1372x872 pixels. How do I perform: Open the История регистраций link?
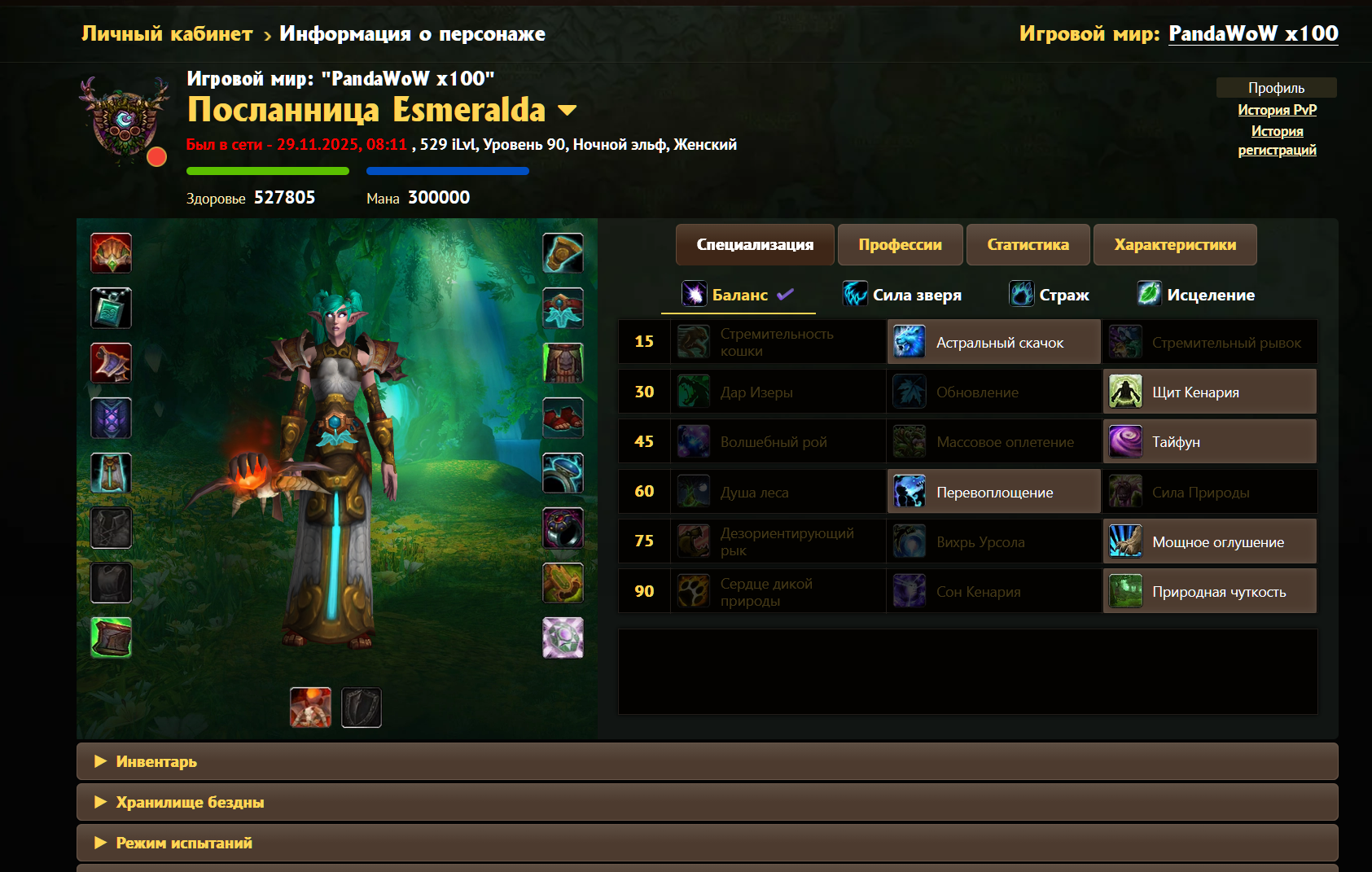[1277, 140]
